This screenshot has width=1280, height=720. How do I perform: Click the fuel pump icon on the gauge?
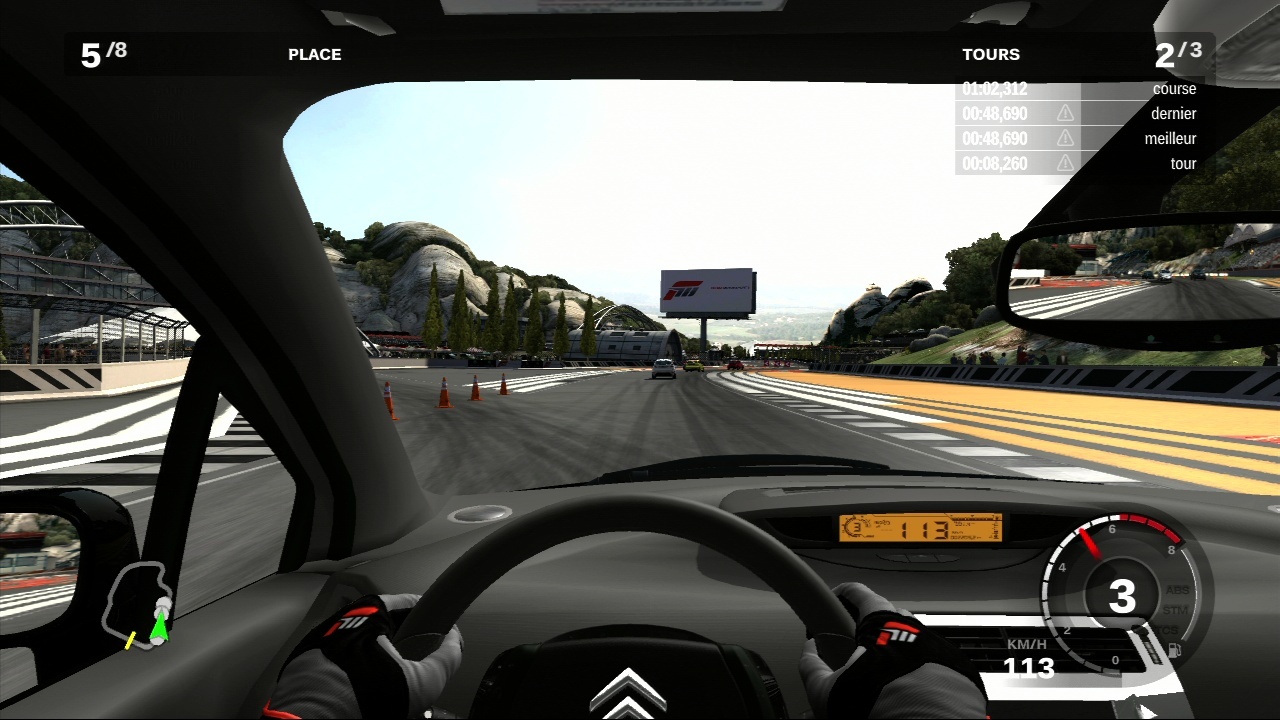point(1174,651)
